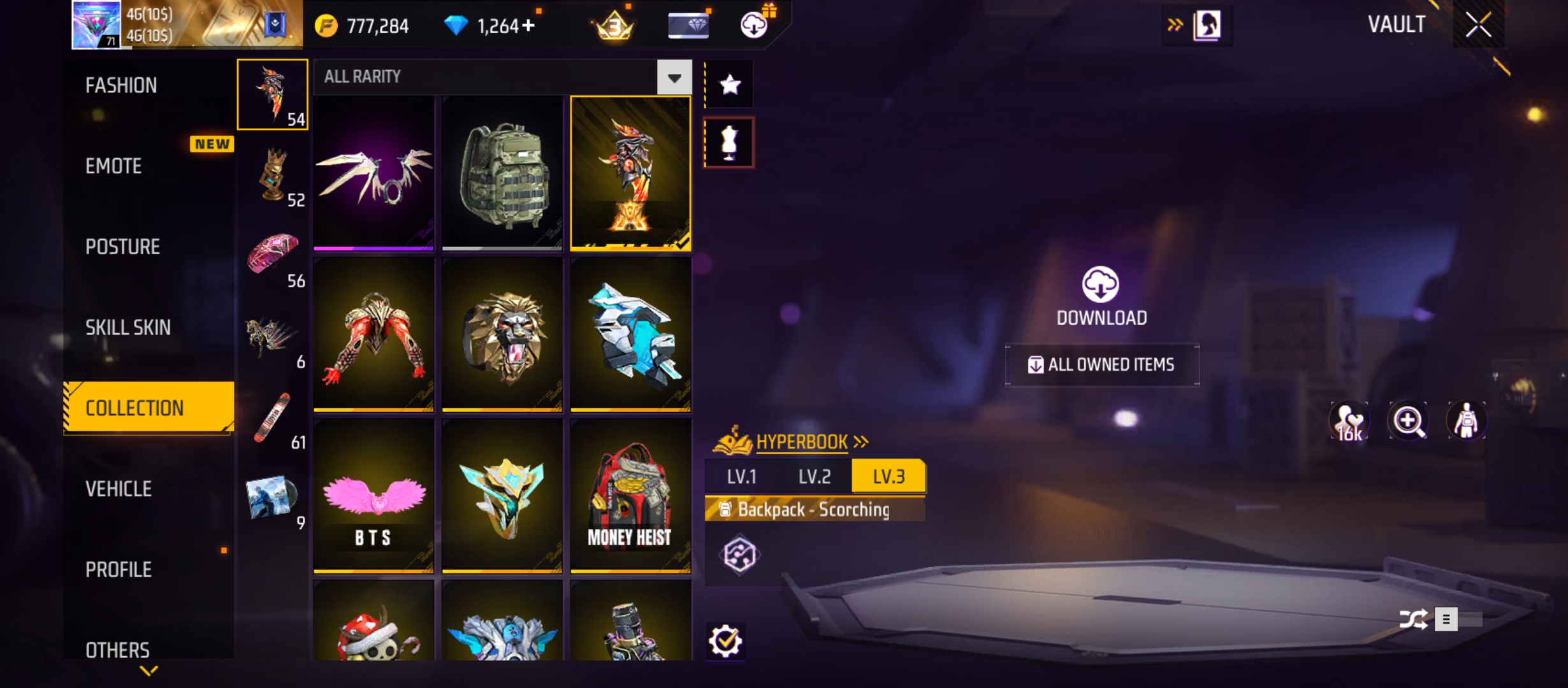The image size is (1568, 688).
Task: Pick the Money Heist backpack
Action: (x=630, y=496)
